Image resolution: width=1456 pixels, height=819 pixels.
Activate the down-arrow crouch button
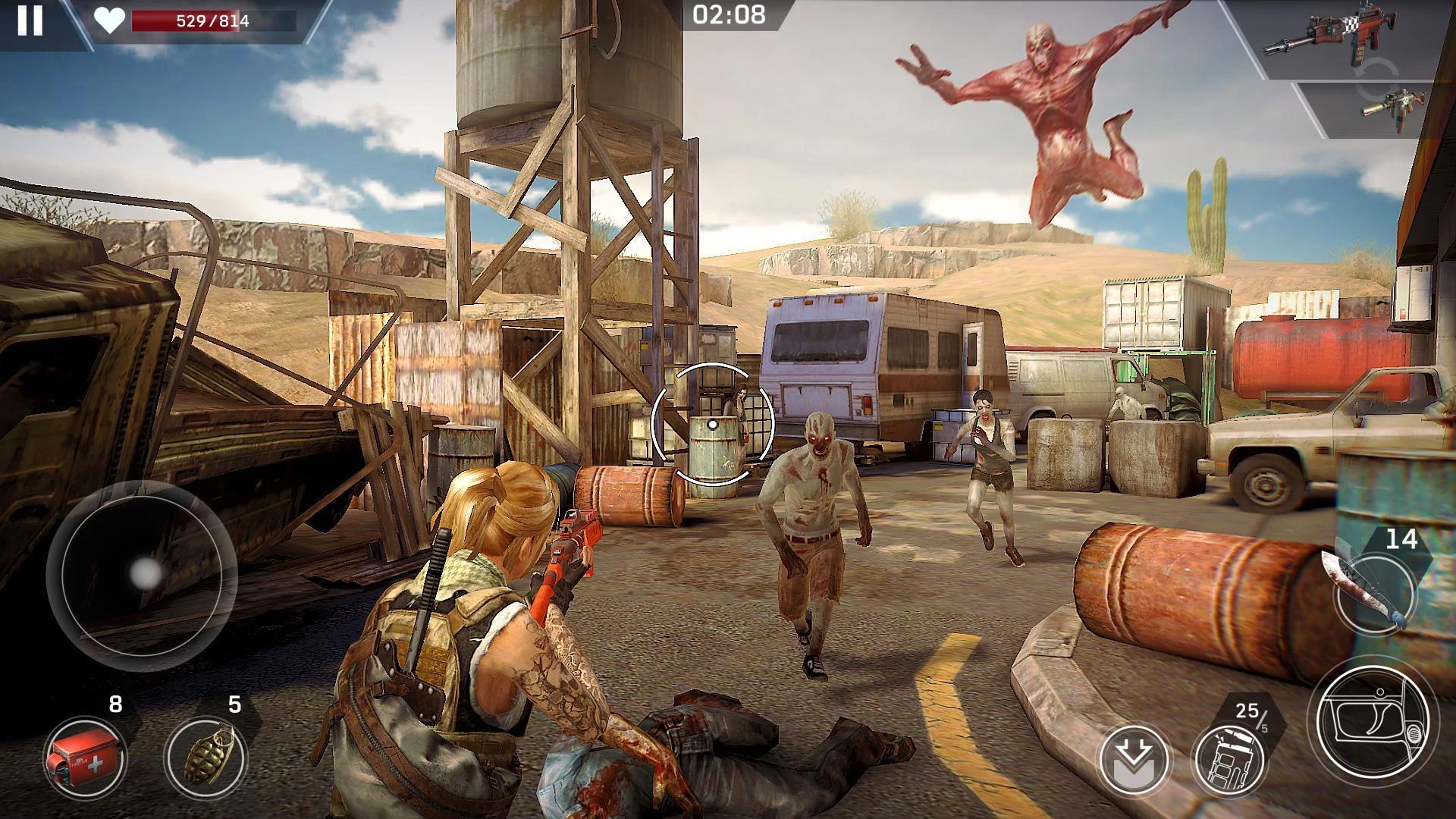pyautogui.click(x=1135, y=759)
